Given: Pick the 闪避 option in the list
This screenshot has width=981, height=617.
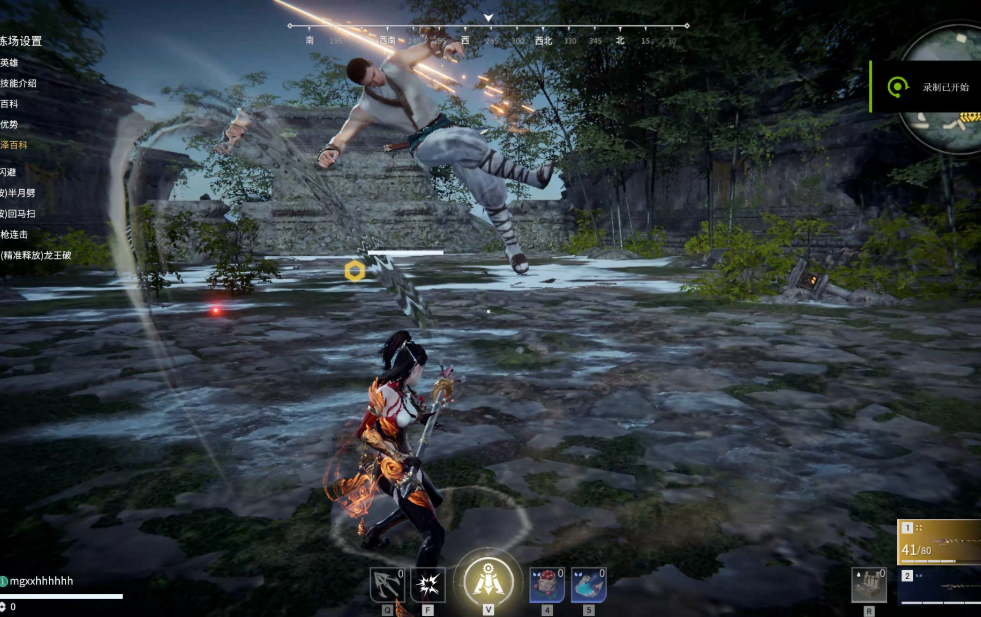Looking at the screenshot, I should pos(10,172).
